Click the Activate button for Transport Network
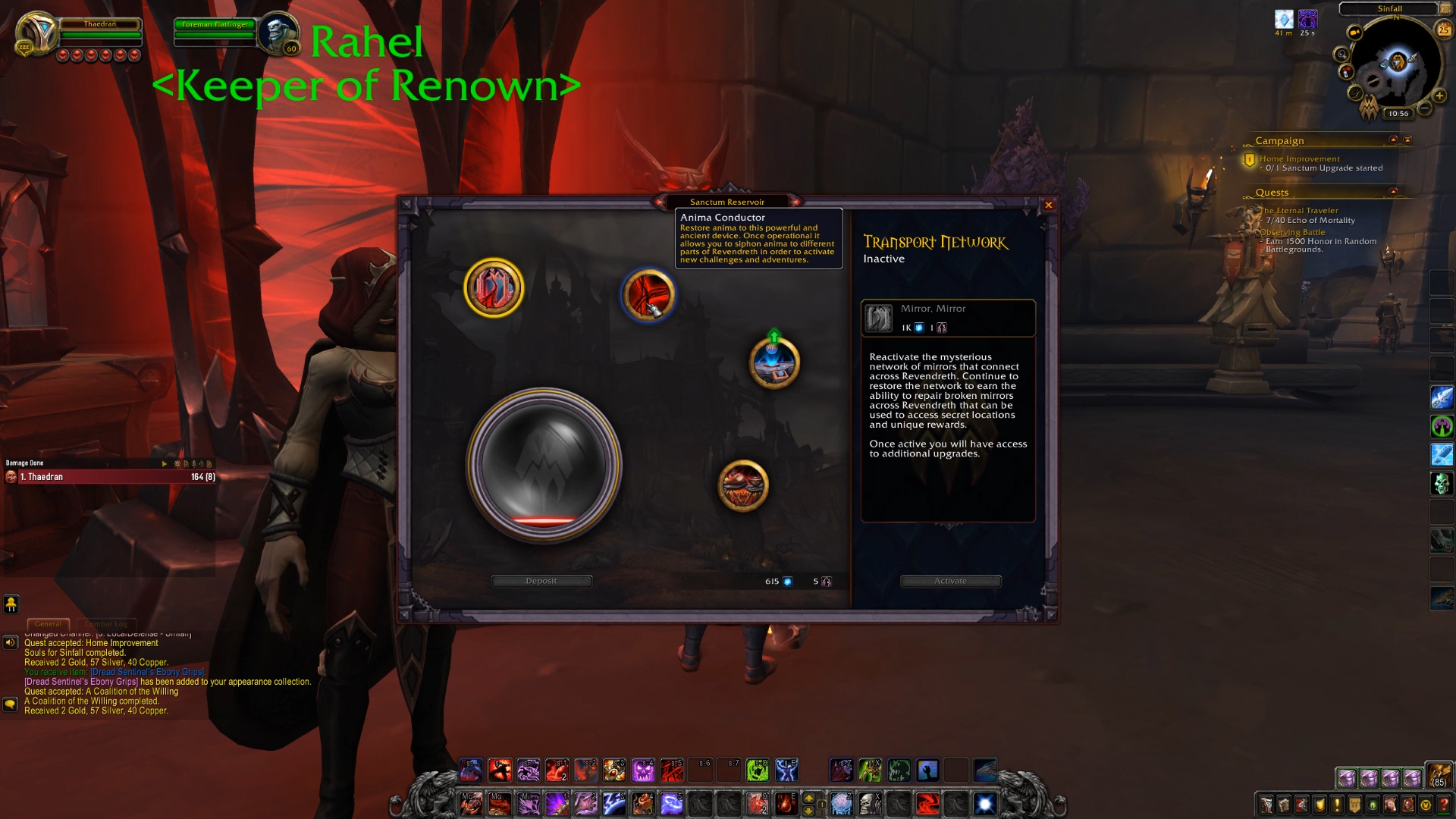 point(950,580)
